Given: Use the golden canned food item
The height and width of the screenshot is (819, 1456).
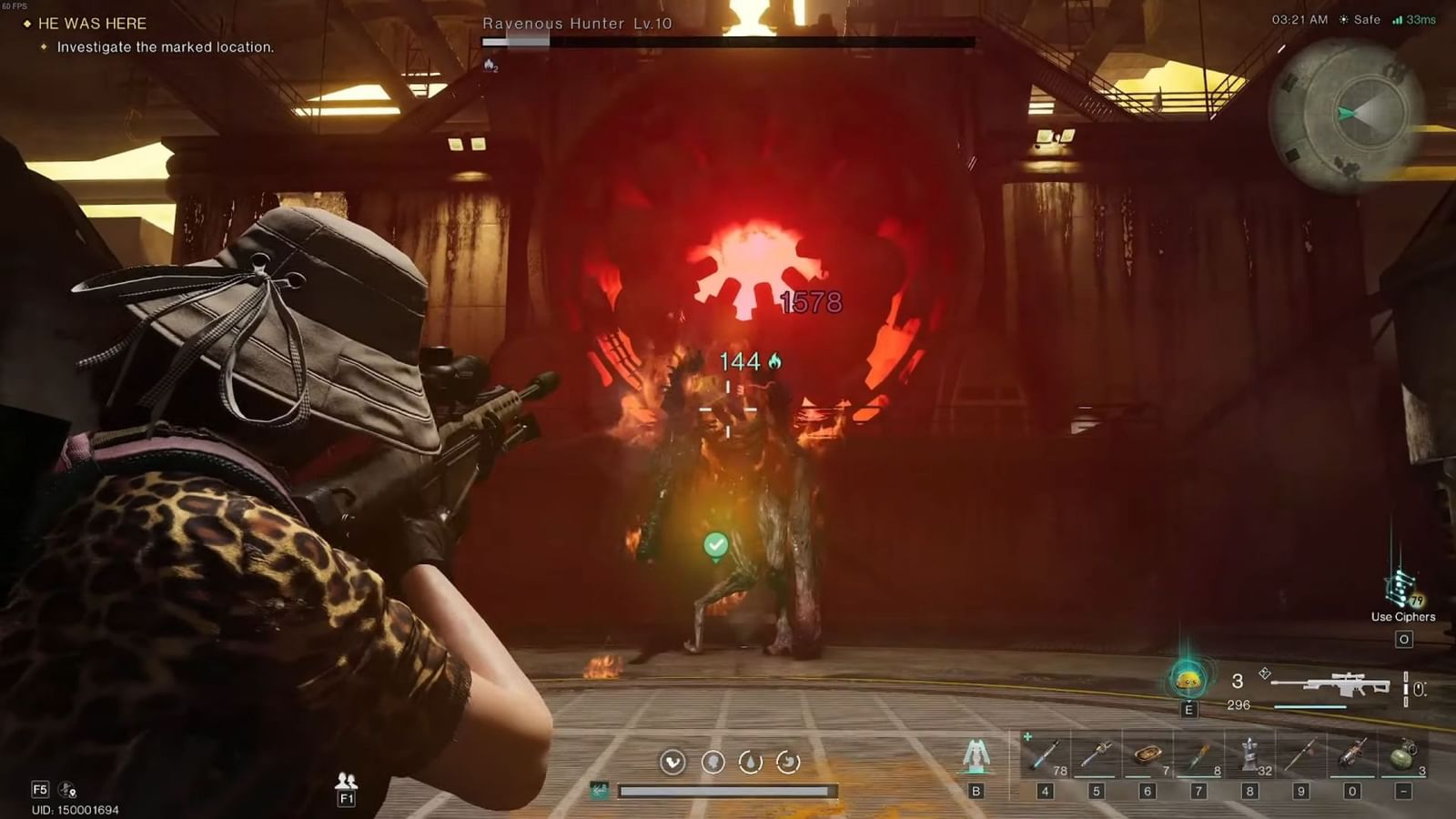Looking at the screenshot, I should pos(1147,755).
